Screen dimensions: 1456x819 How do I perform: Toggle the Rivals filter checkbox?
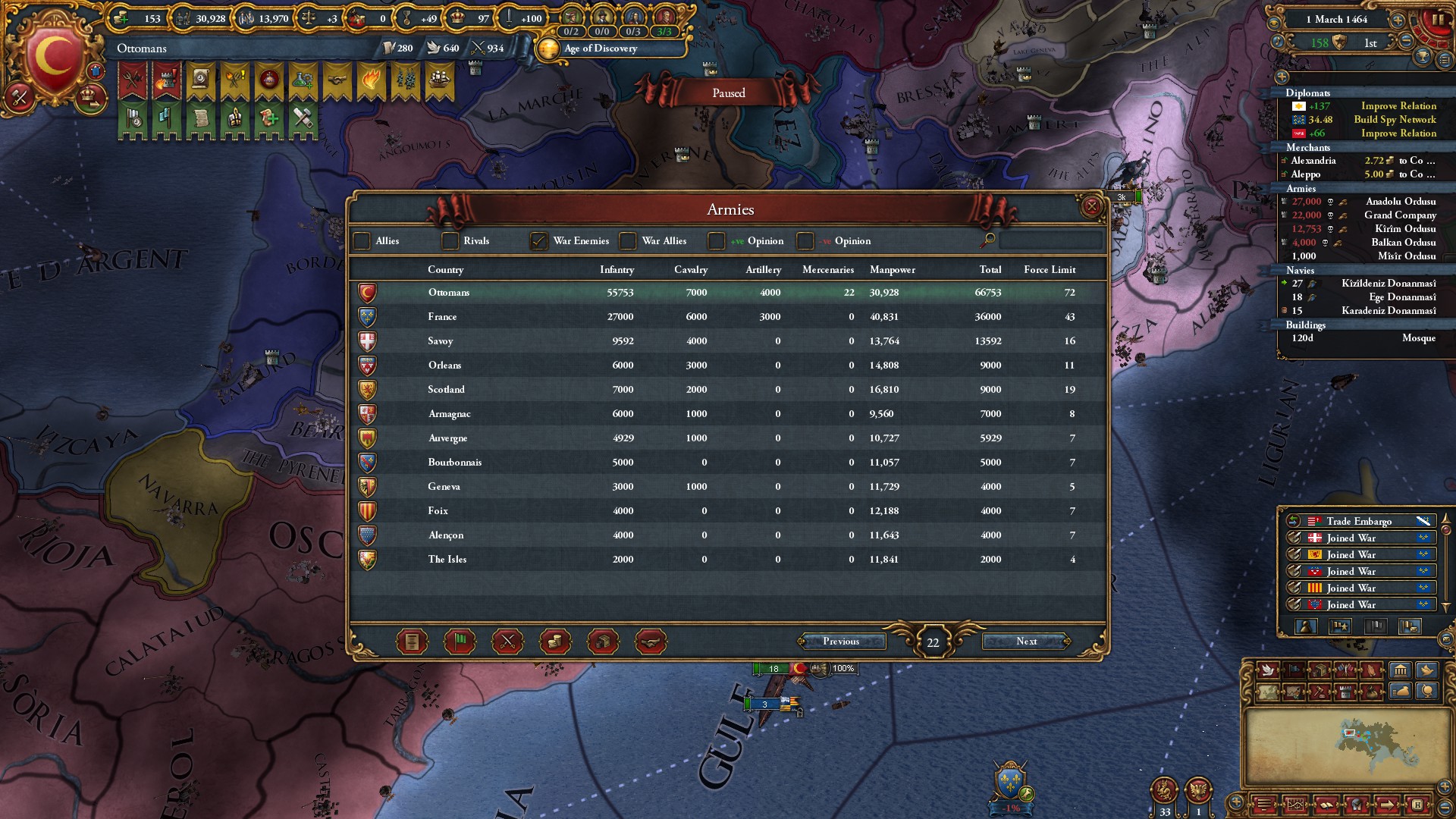(x=450, y=241)
